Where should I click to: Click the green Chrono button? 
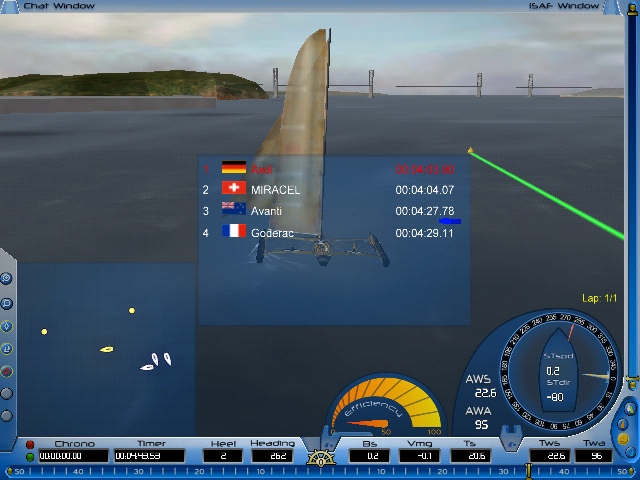click(x=30, y=456)
